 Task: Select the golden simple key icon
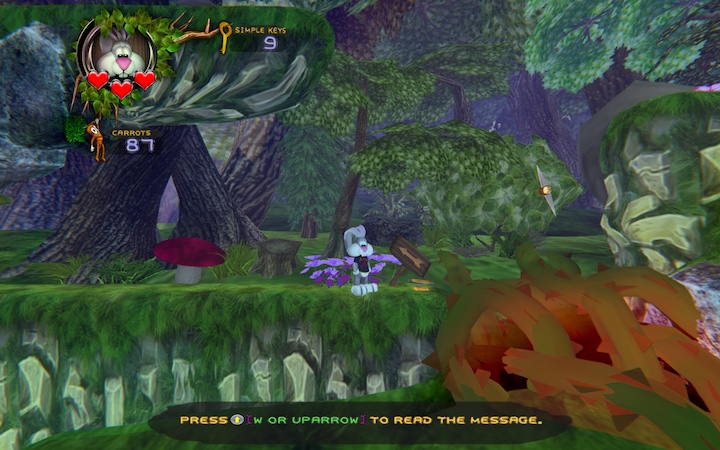[x=223, y=38]
